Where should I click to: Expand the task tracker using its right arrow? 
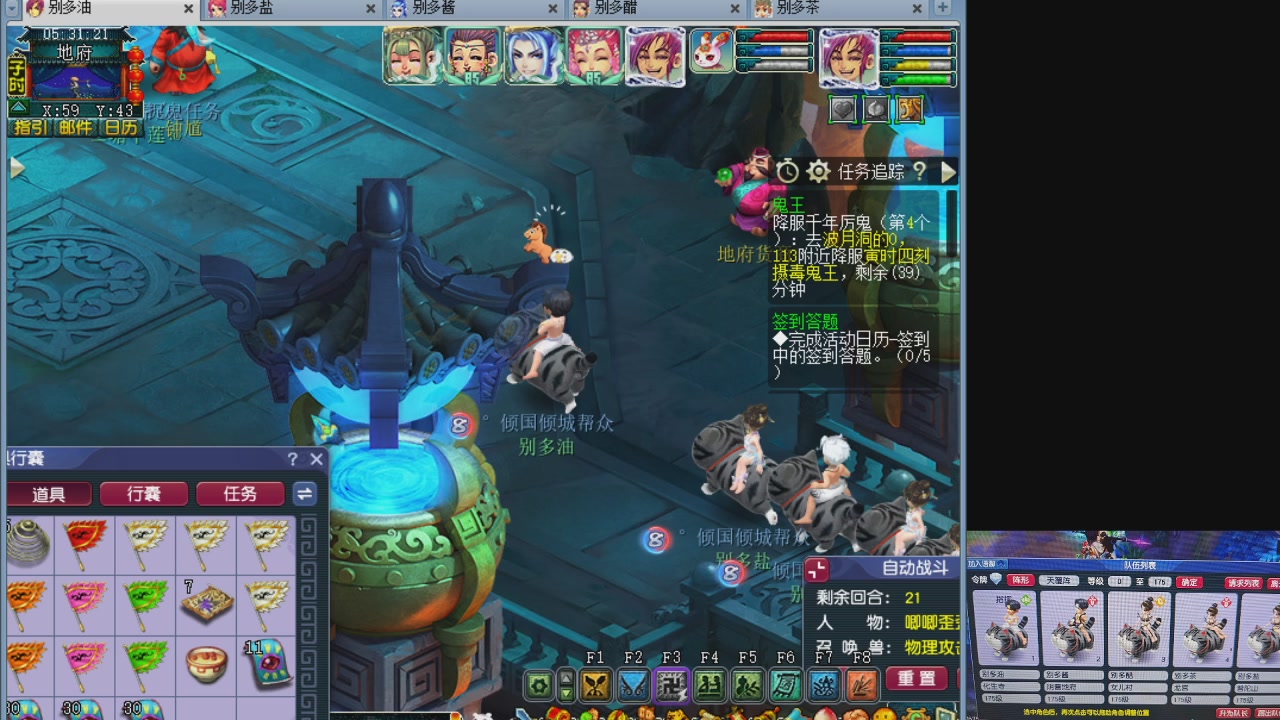pos(948,171)
